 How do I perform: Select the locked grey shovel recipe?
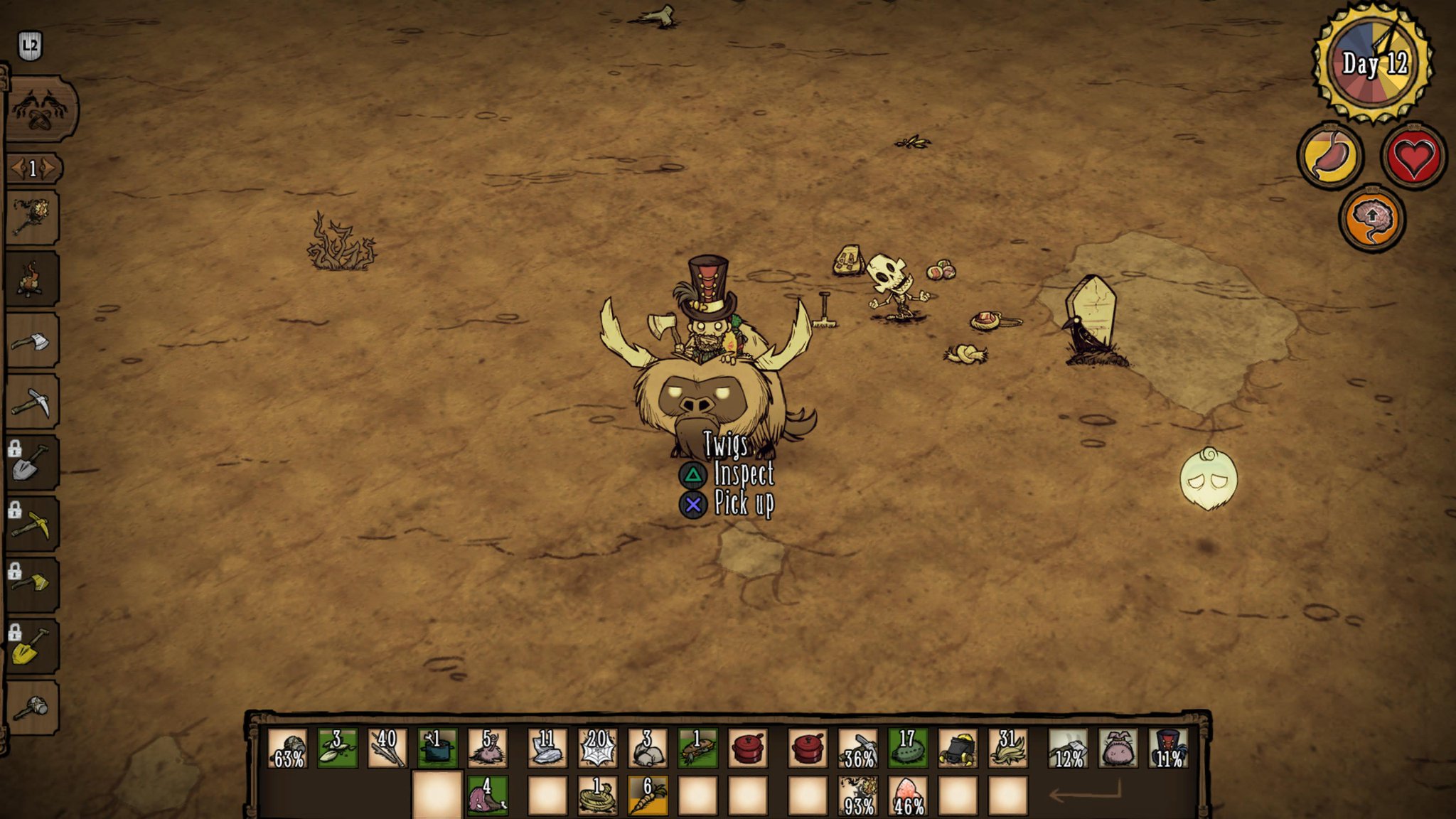tap(32, 464)
